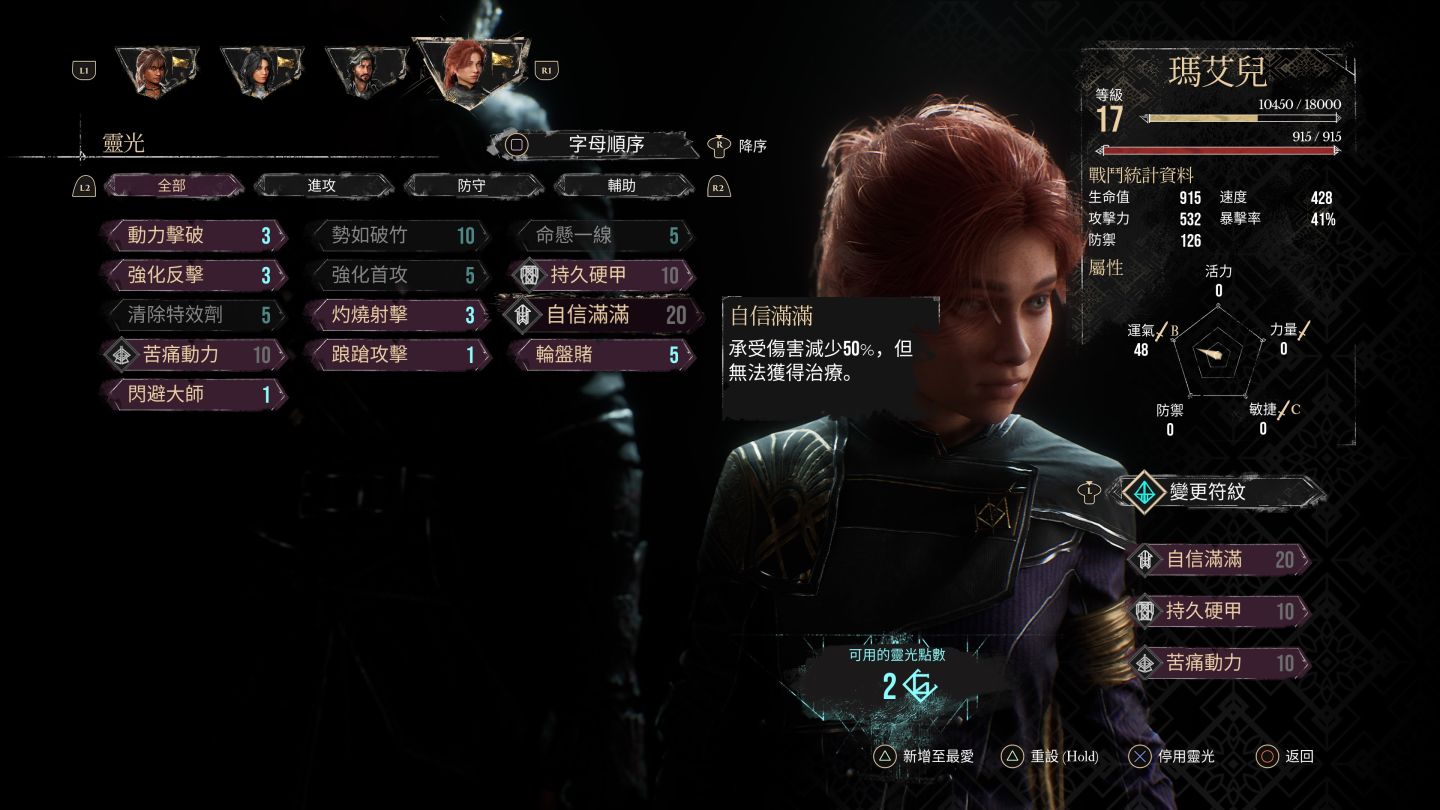Viewport: 1440px width, 810px height.
Task: Show the 輔助 category tab
Action: pos(622,186)
